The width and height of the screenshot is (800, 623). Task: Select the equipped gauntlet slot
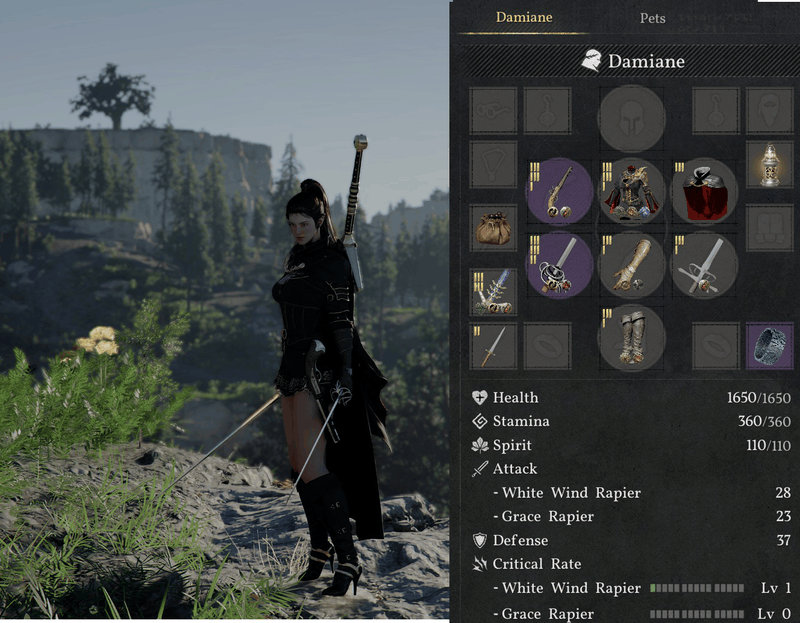pos(632,265)
